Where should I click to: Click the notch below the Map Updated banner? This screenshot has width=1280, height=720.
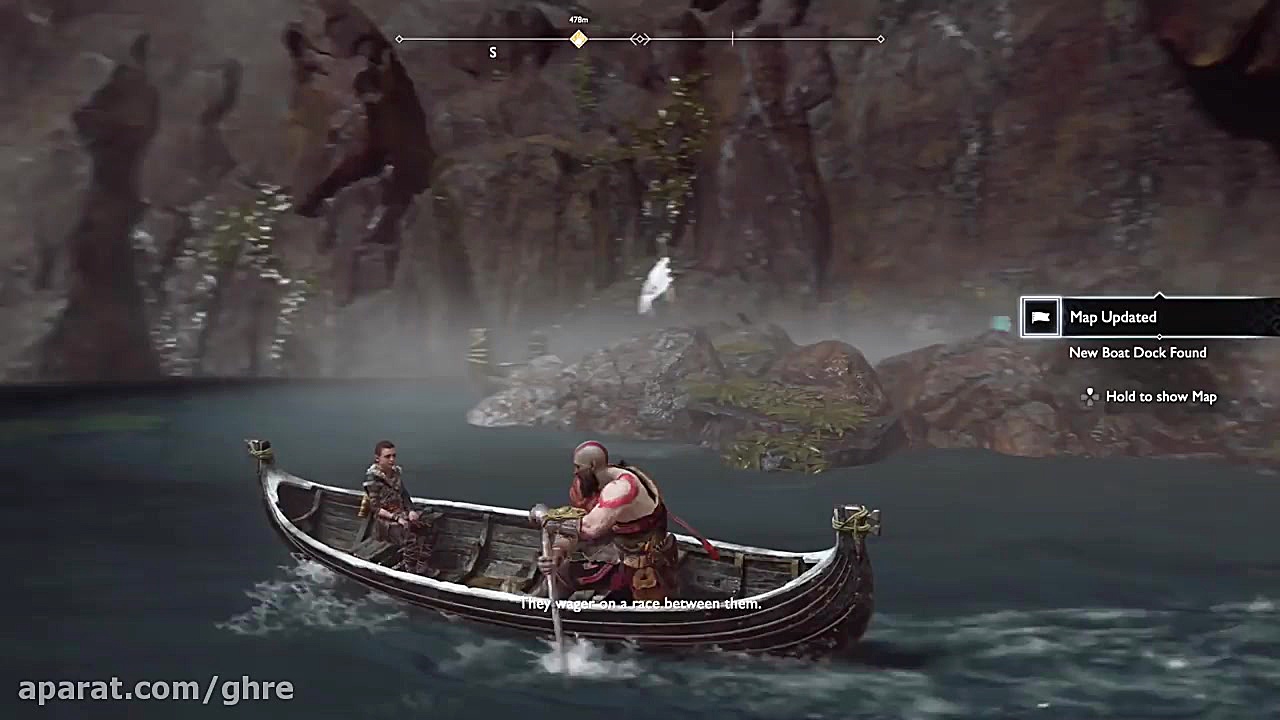(1160, 336)
